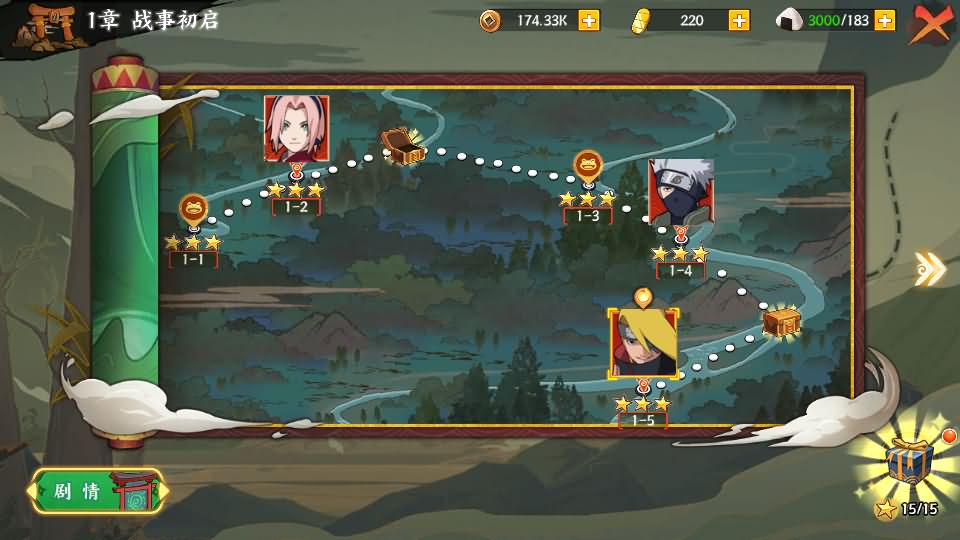Open the 剧情 story mode button
960x540 pixels.
click(x=97, y=492)
